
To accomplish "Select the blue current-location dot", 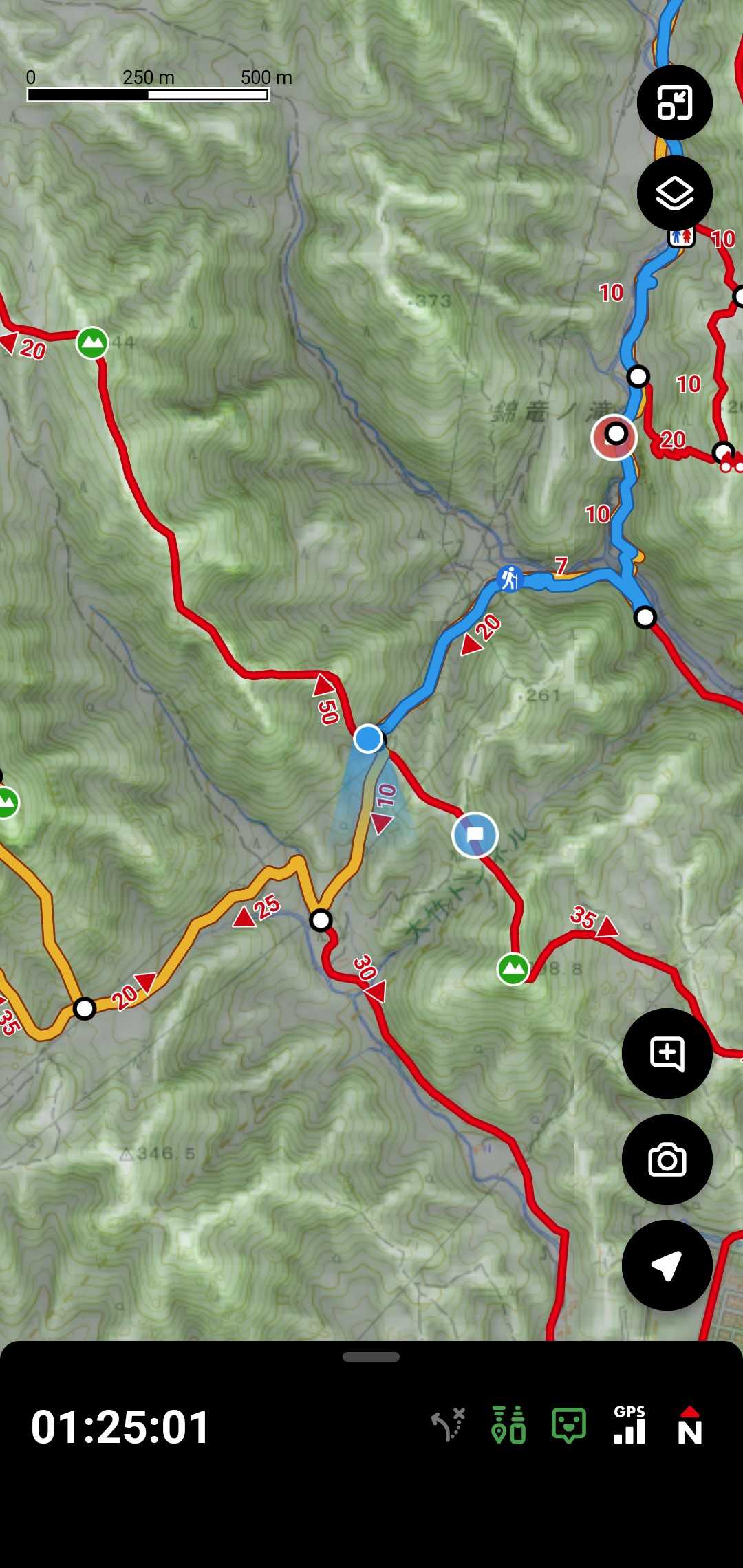I will (x=368, y=739).
